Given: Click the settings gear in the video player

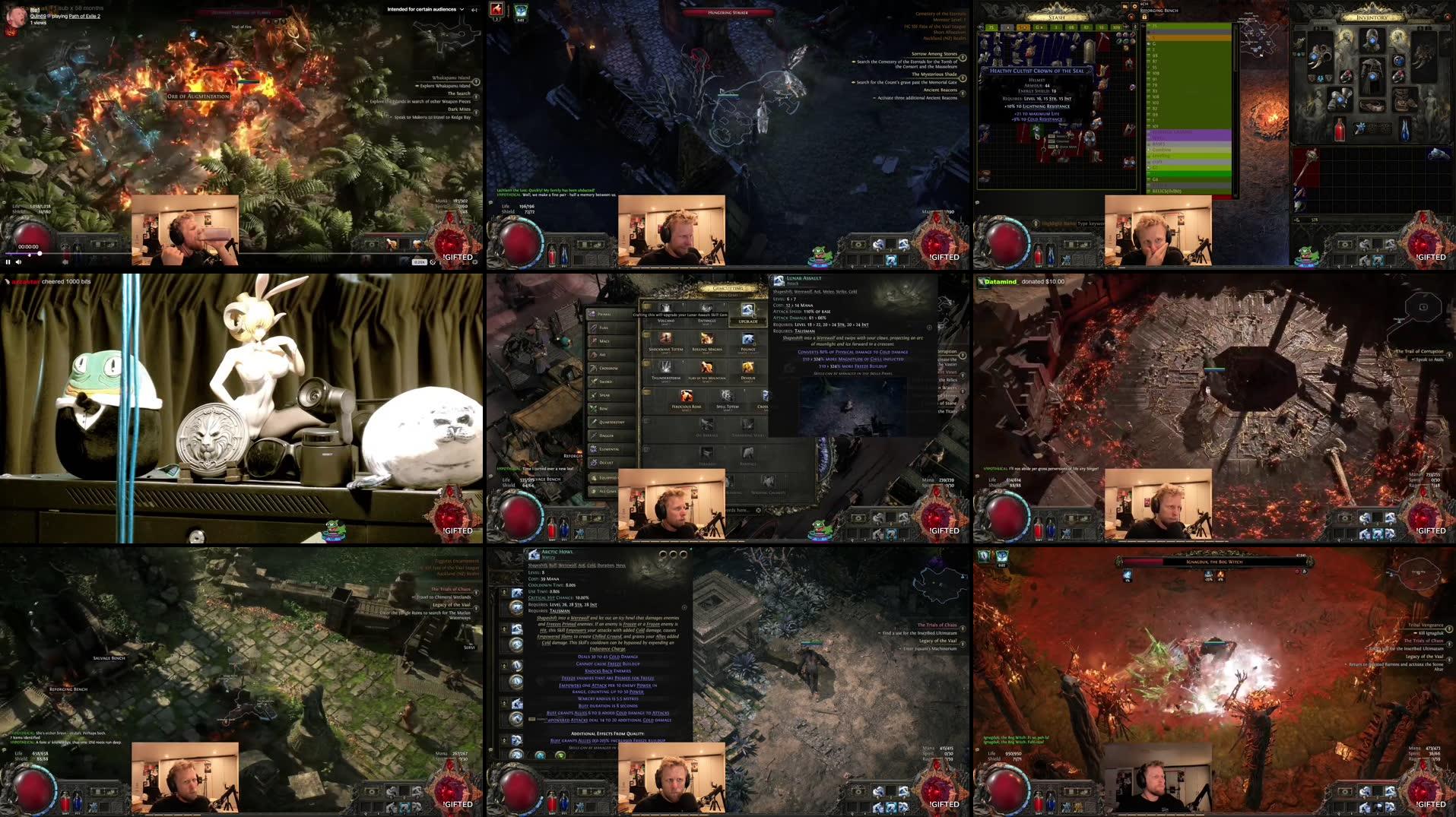Looking at the screenshot, I should point(432,262).
